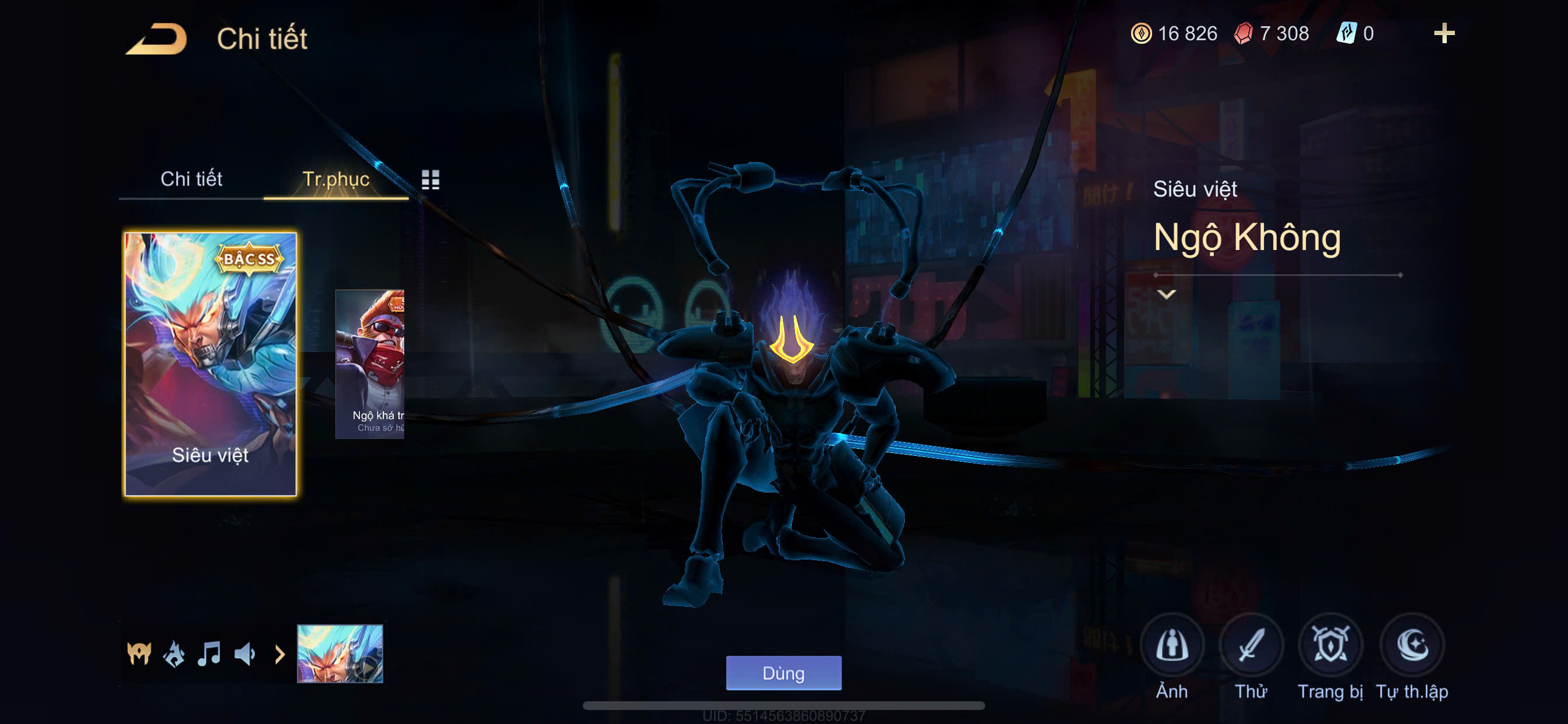This screenshot has width=1568, height=724.
Task: Switch to the Chi tiết tab
Action: point(191,179)
